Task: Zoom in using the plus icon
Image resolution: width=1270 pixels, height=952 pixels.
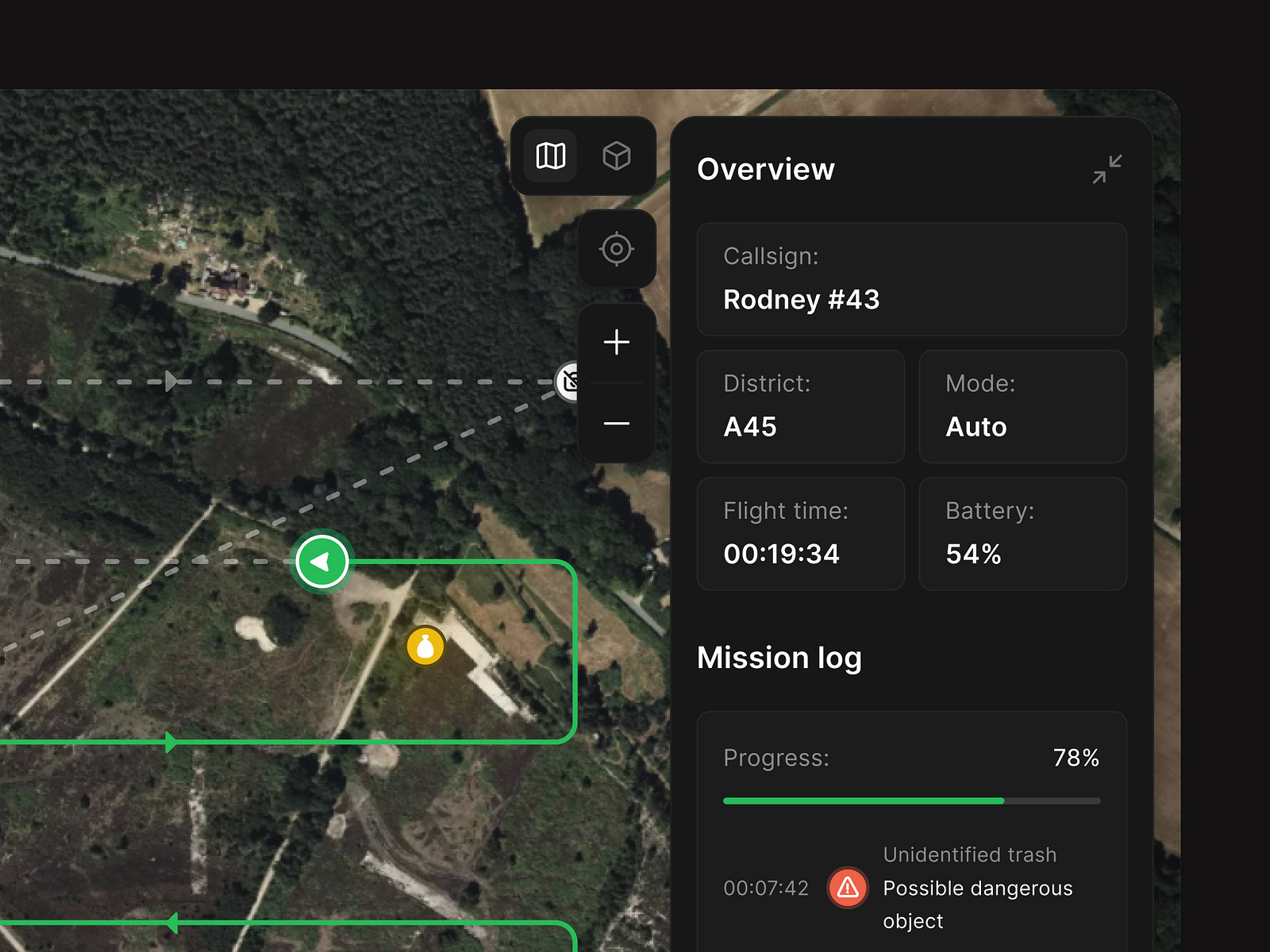Action: click(x=617, y=342)
